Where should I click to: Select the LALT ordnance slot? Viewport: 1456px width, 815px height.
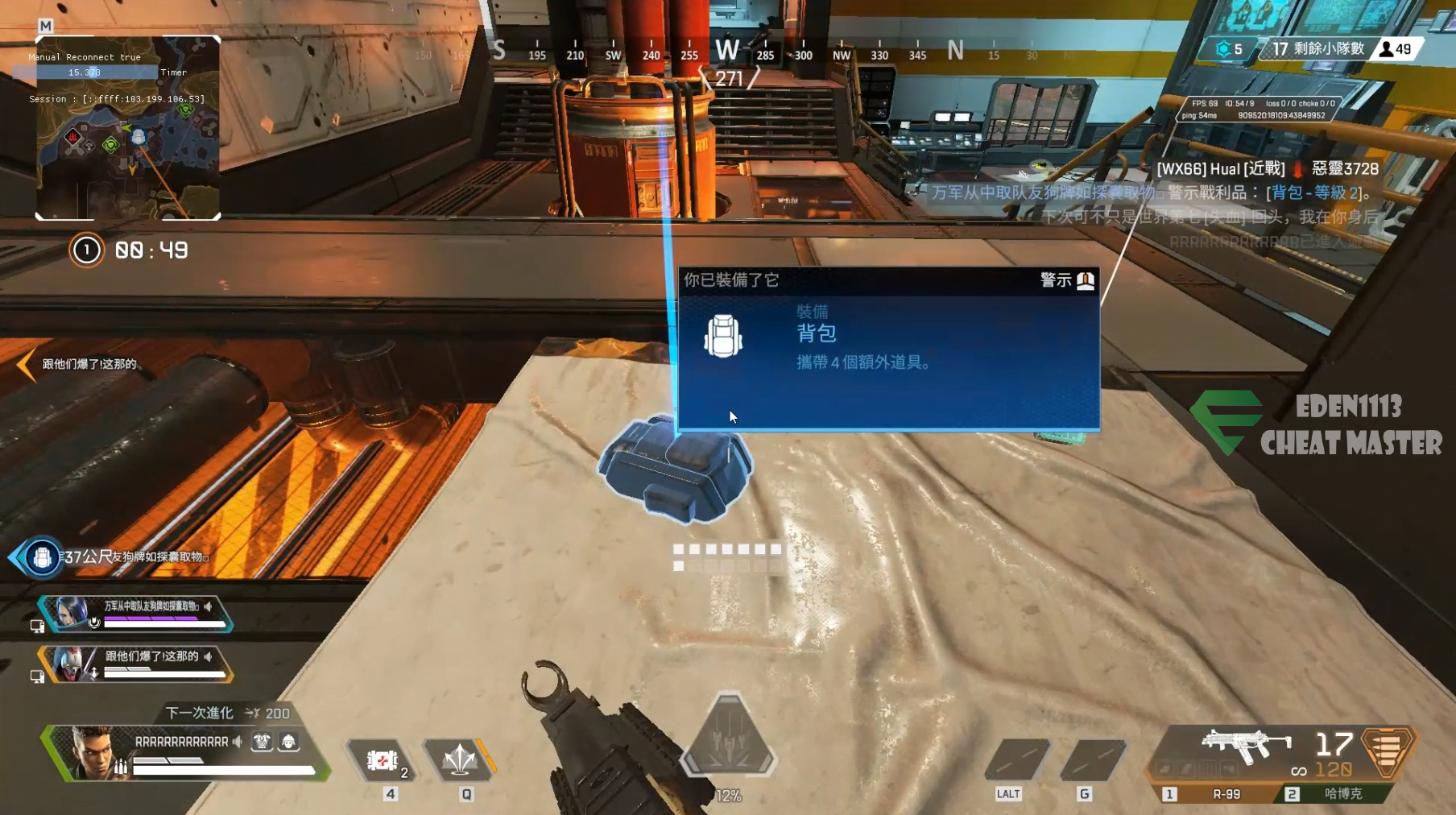pos(1015,760)
